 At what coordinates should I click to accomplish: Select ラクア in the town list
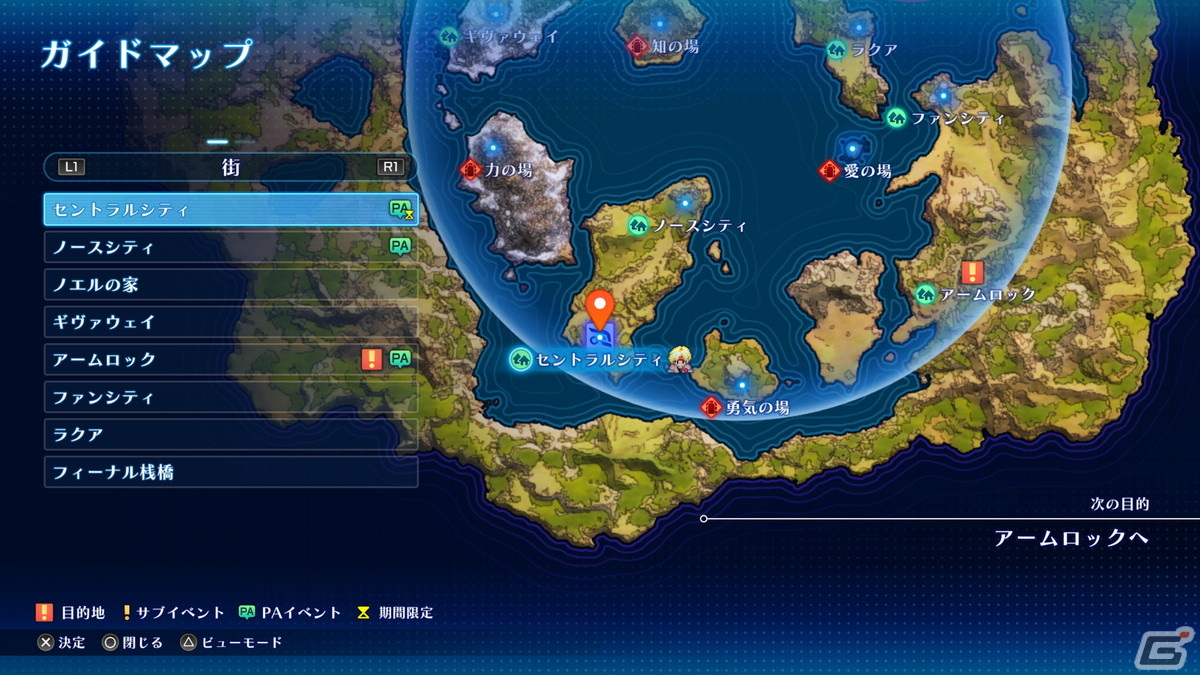point(230,435)
